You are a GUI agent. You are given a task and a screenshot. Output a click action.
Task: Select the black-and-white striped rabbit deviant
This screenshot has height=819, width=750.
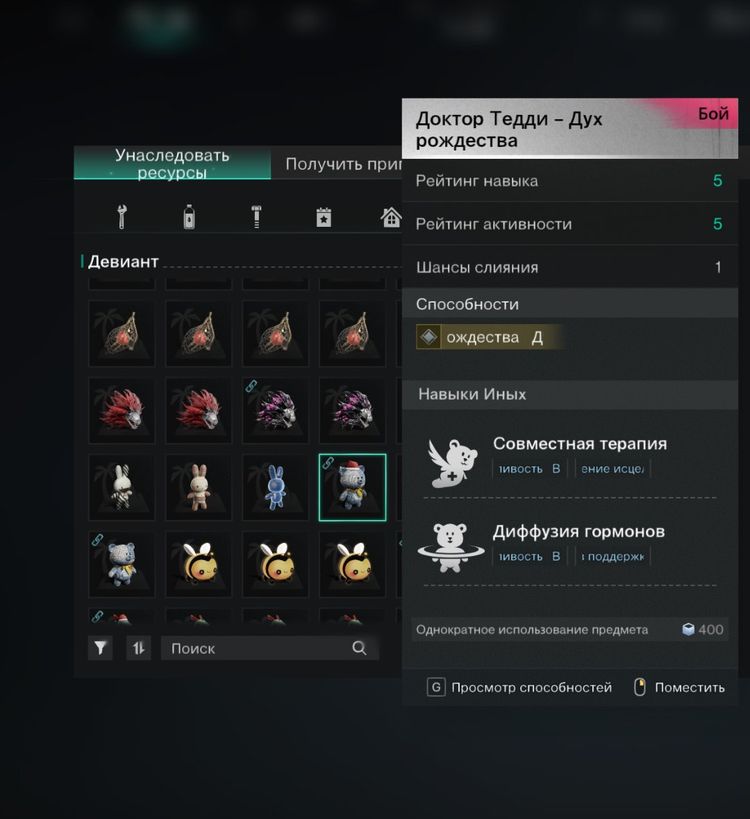121,487
